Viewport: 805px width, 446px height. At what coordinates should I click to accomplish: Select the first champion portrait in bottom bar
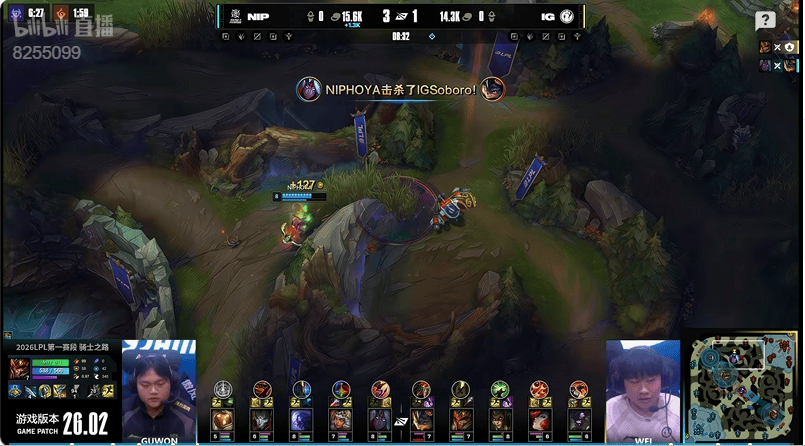click(x=222, y=419)
